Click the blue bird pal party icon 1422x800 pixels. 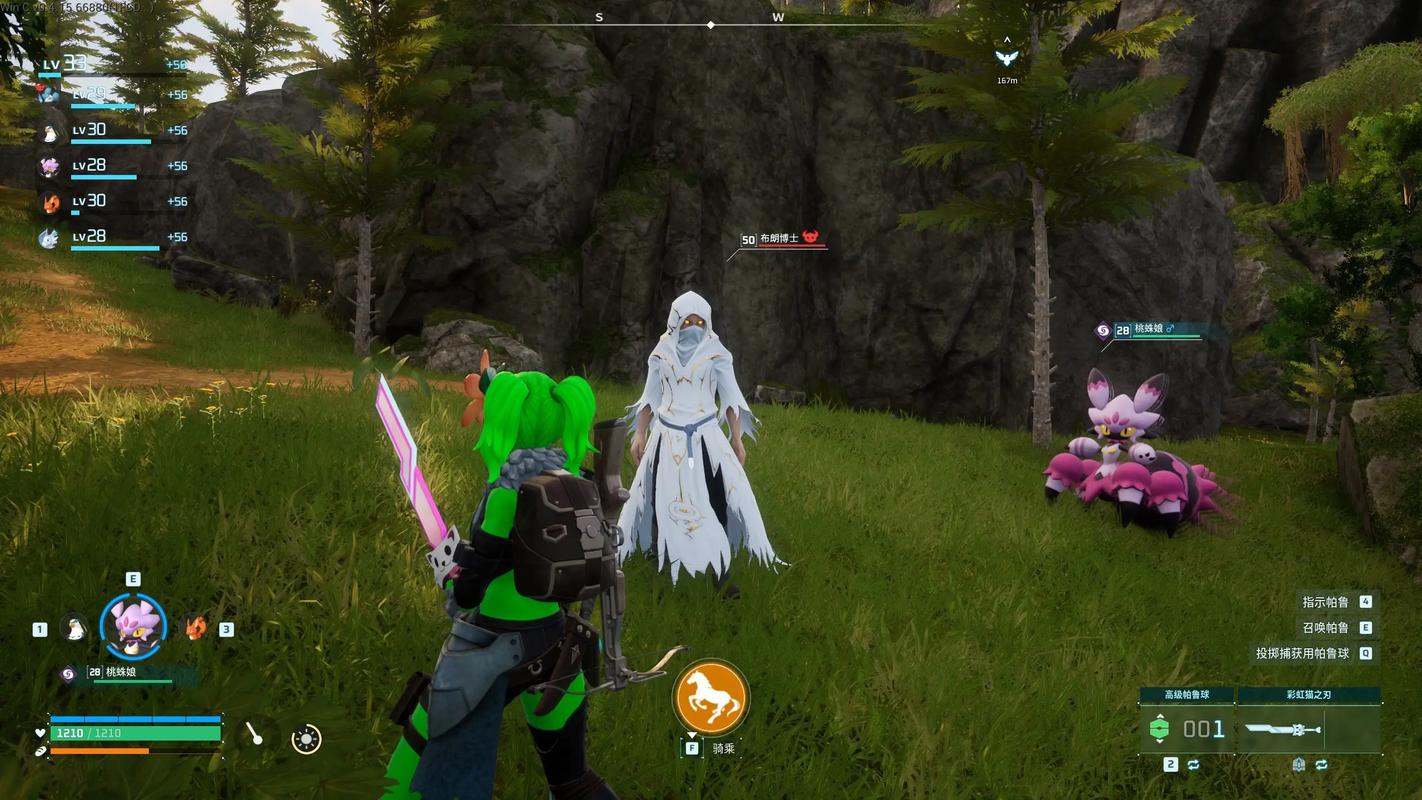49,95
